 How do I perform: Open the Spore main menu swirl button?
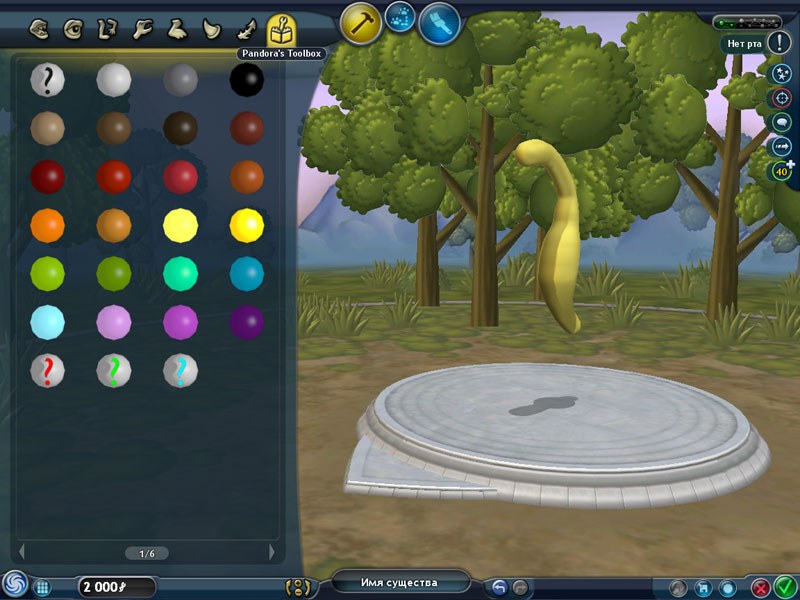(x=14, y=586)
